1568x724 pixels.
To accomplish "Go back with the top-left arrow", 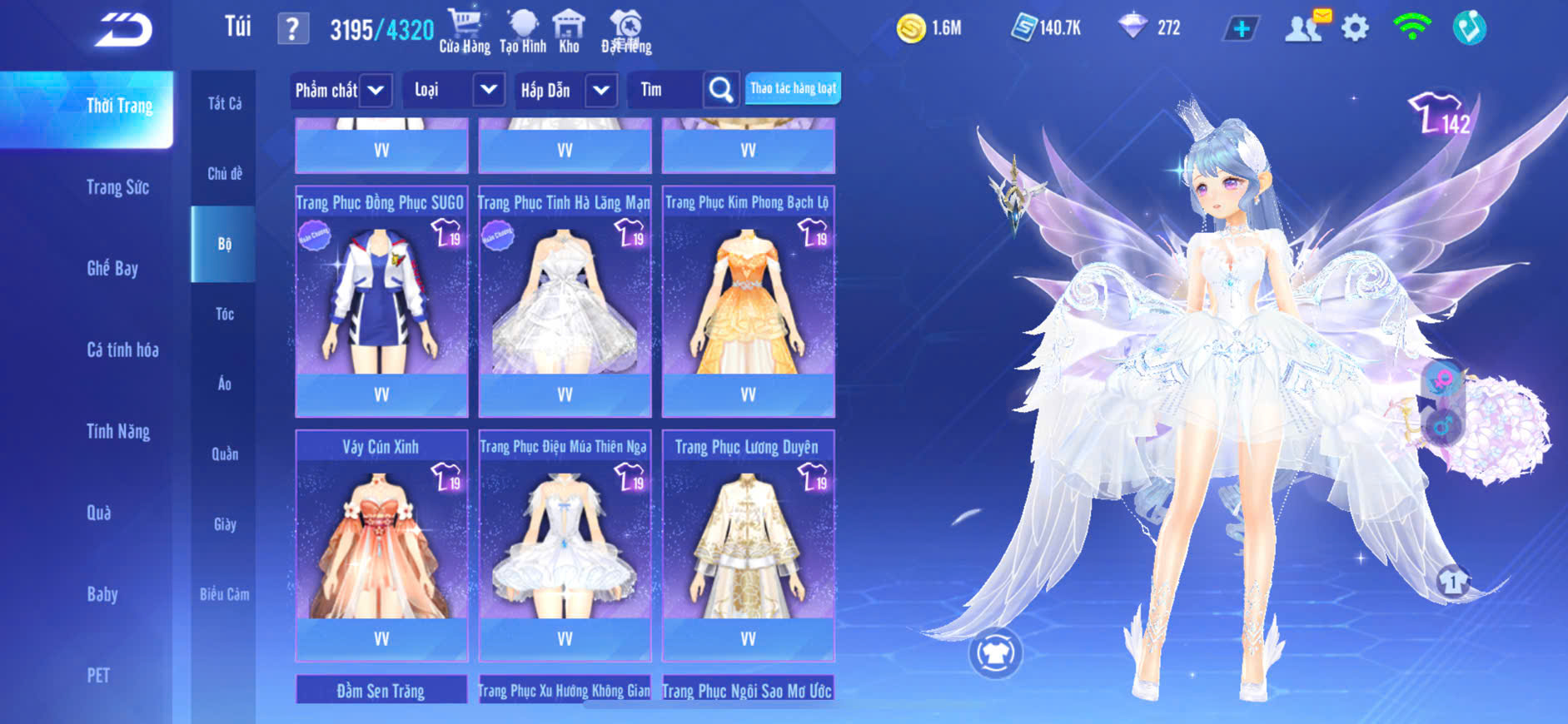I will 123,30.
